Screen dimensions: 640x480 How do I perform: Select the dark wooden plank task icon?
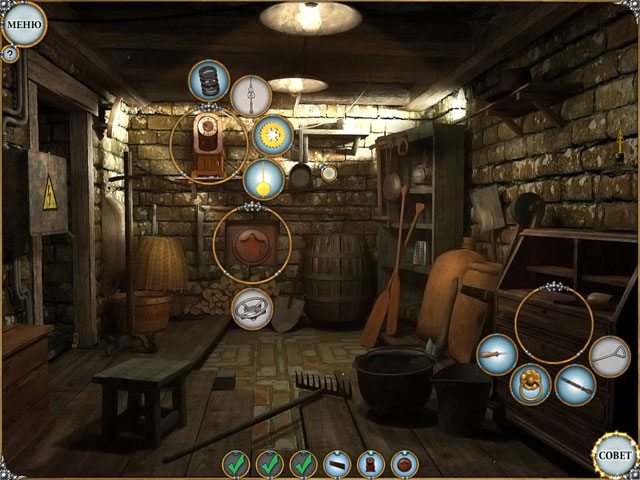pyautogui.click(x=338, y=464)
